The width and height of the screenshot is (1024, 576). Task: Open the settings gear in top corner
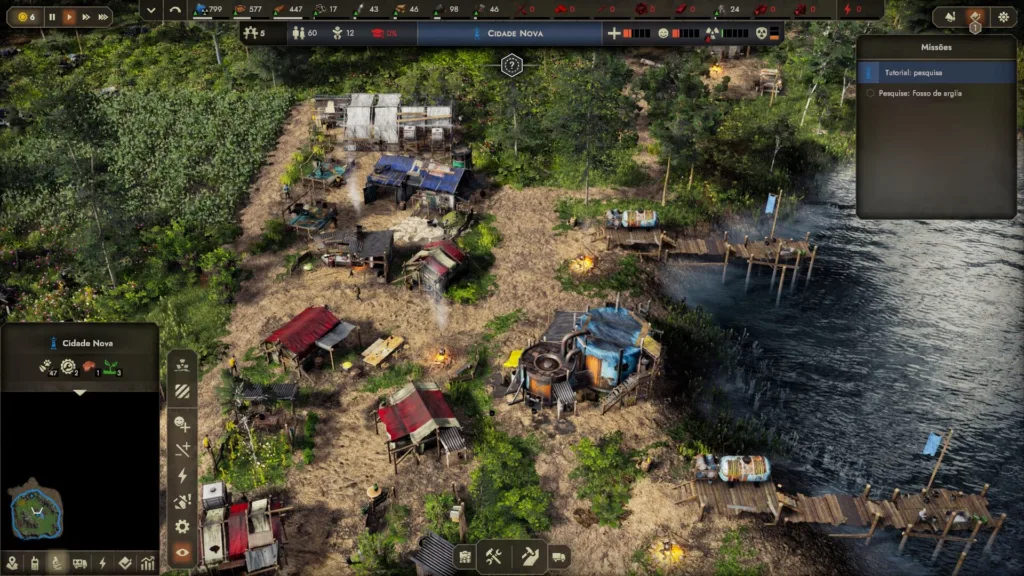tap(1003, 17)
